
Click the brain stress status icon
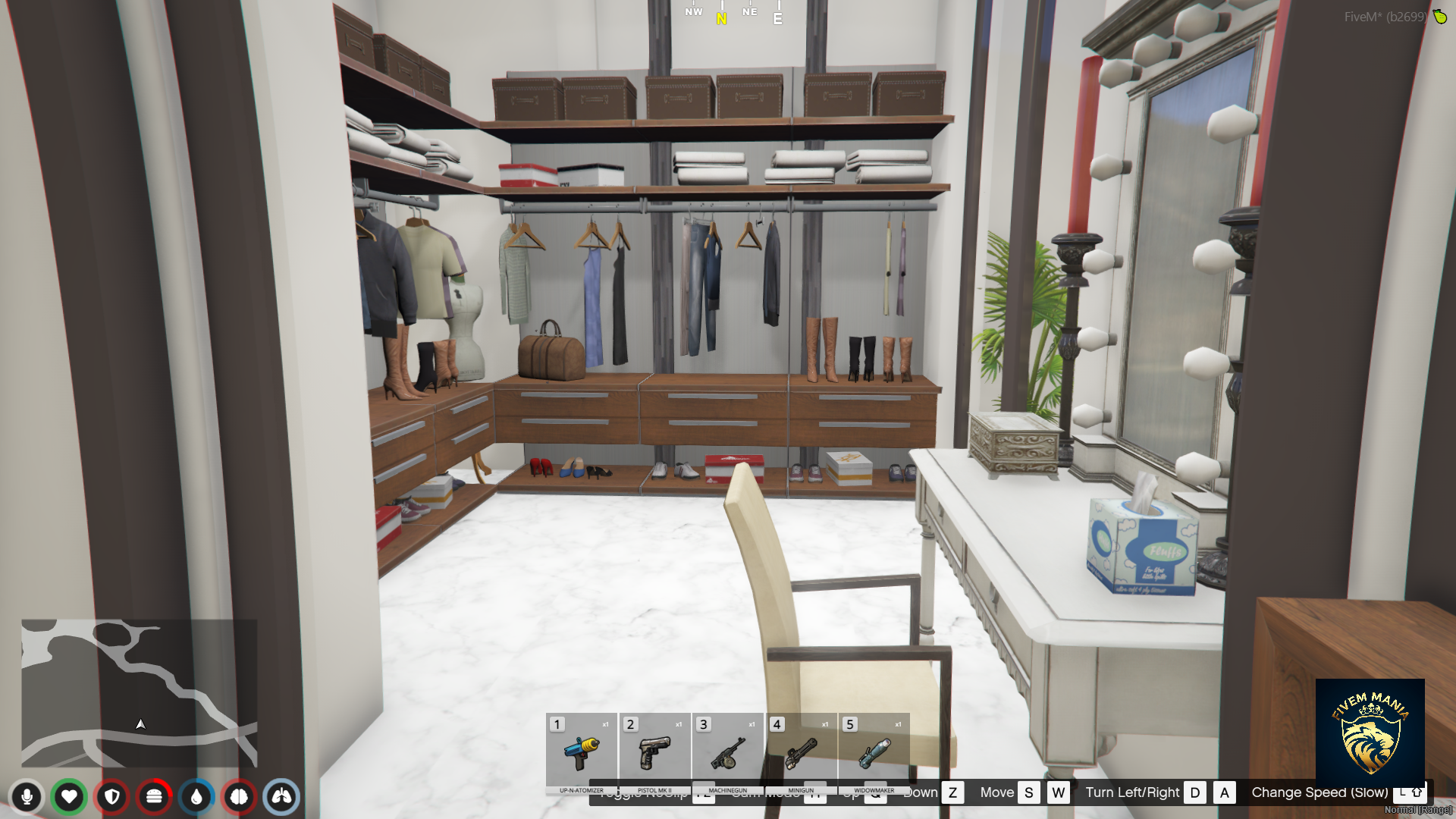click(240, 797)
